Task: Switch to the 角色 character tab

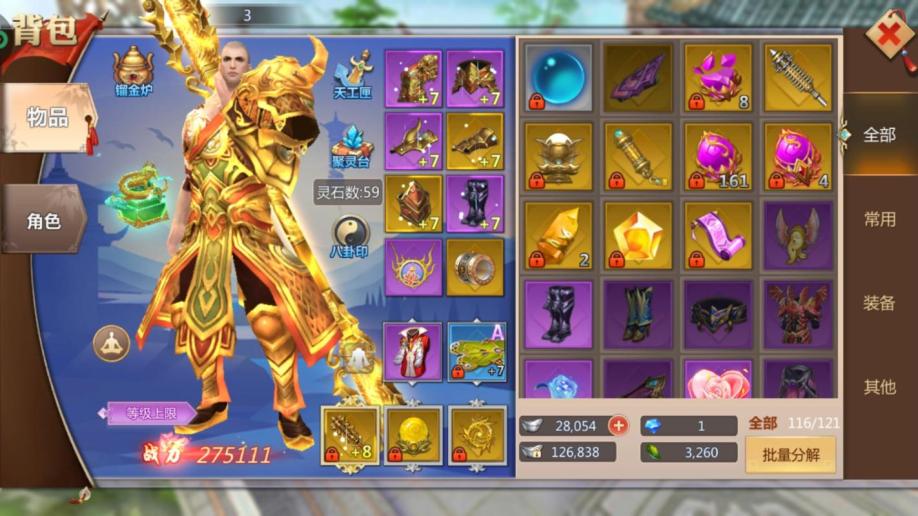Action: (44, 221)
